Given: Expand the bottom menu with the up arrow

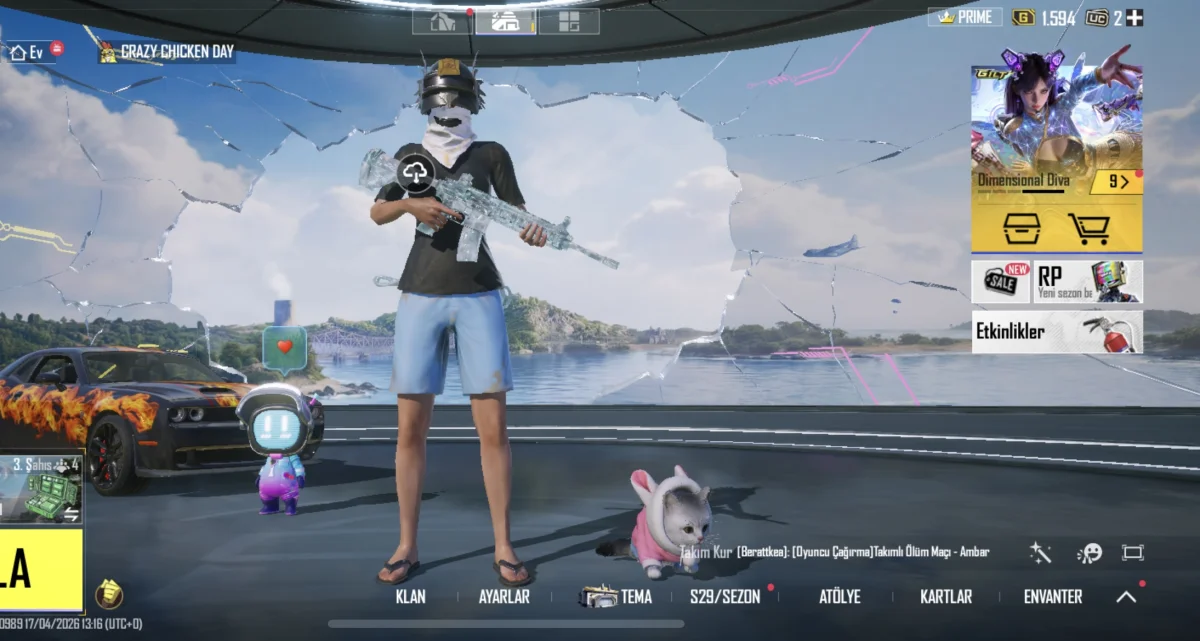Looking at the screenshot, I should (1126, 597).
